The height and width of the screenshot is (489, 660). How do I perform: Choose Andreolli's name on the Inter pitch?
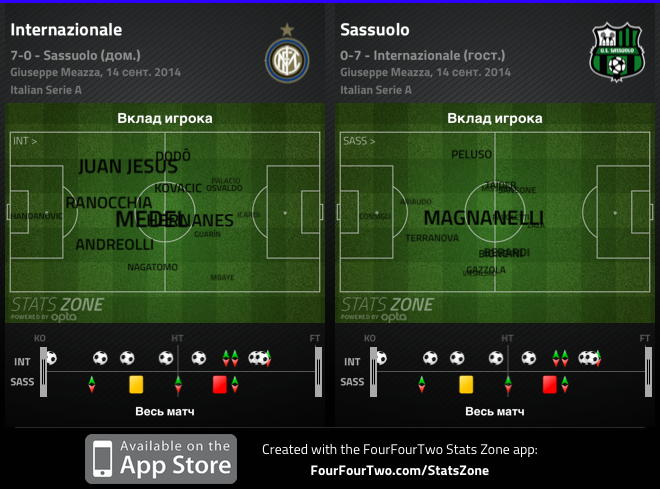[114, 244]
